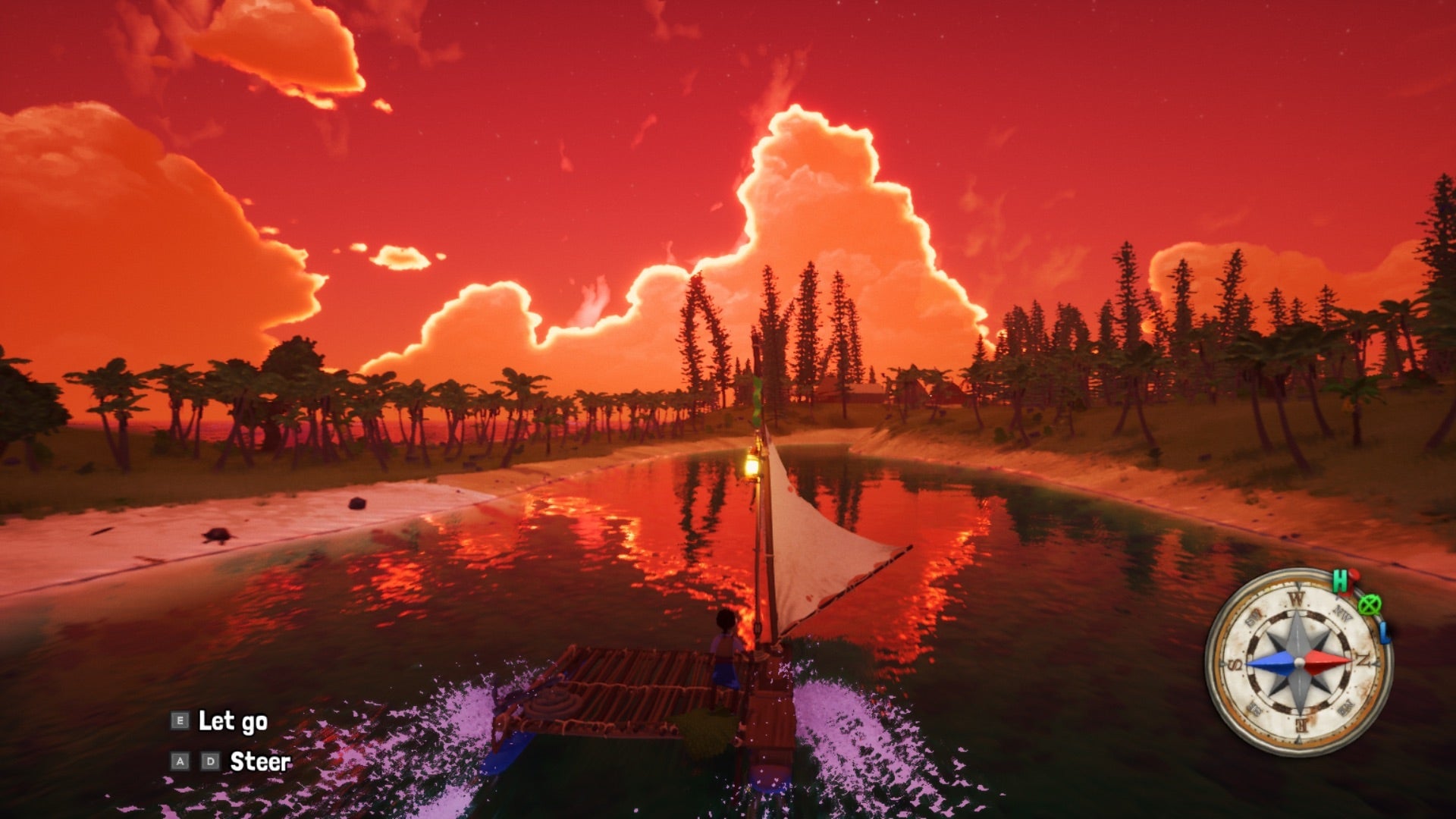Select the green X waypoint icon on compass rim
1456x819 pixels.
(1369, 605)
